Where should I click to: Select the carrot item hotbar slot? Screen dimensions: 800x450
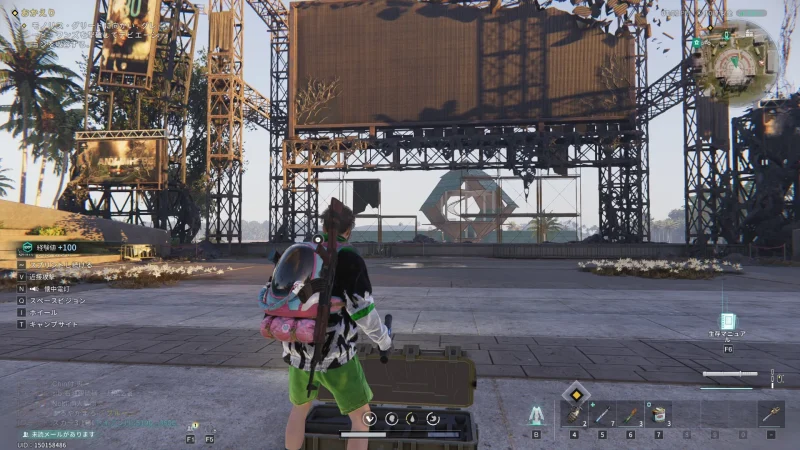click(x=630, y=414)
